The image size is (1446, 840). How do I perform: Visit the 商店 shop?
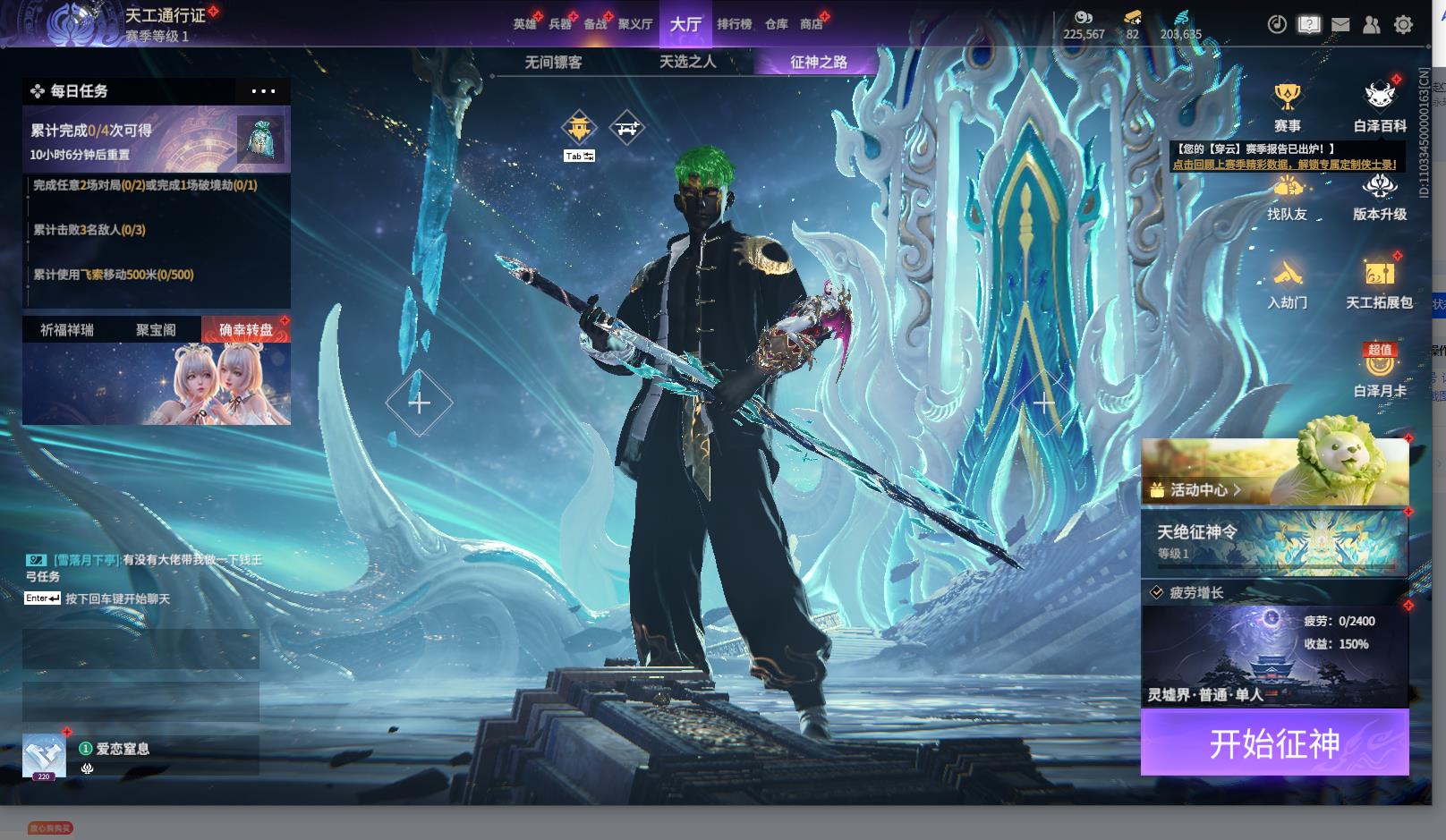pos(812,24)
